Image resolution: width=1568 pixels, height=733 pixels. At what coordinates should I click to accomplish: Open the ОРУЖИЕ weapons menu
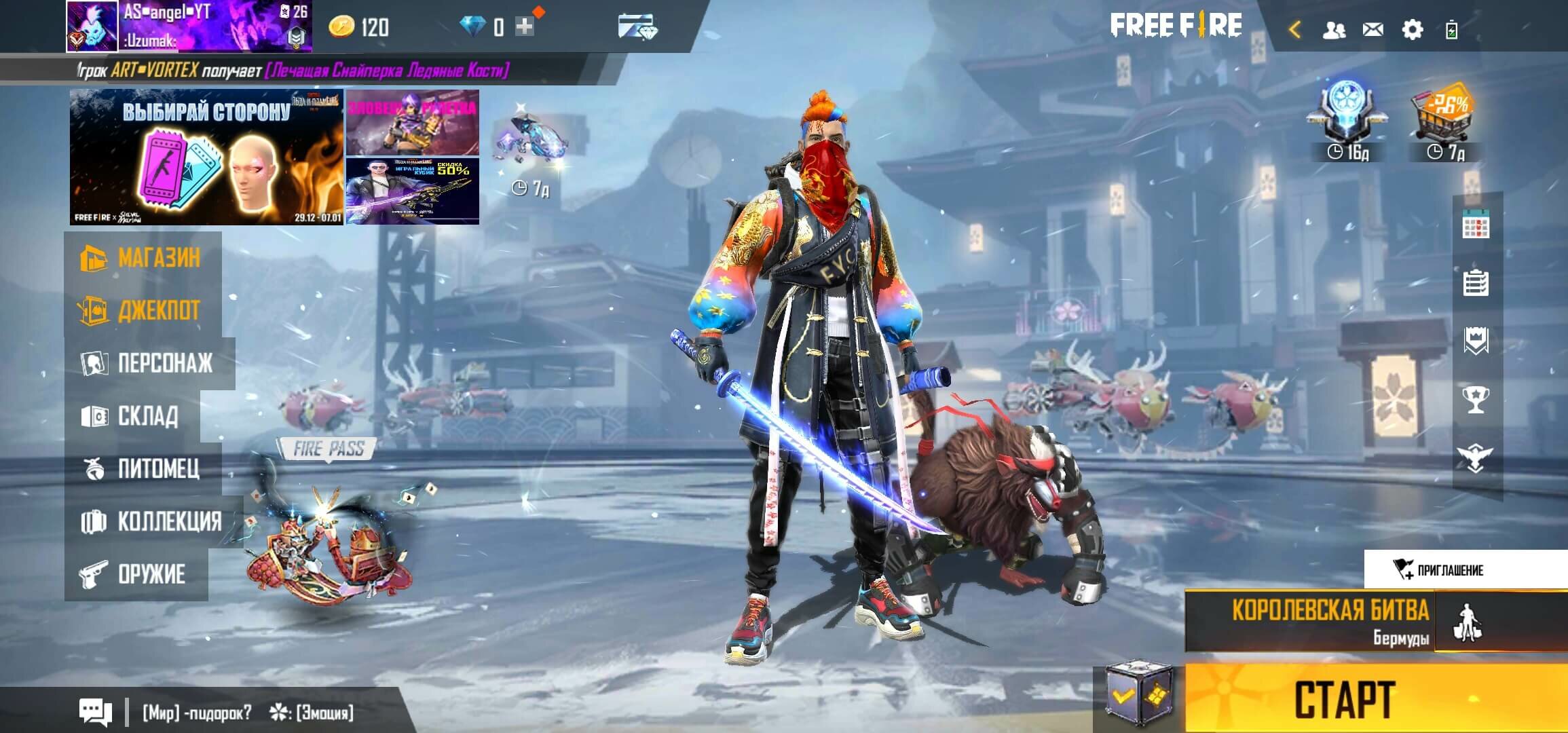[x=136, y=574]
